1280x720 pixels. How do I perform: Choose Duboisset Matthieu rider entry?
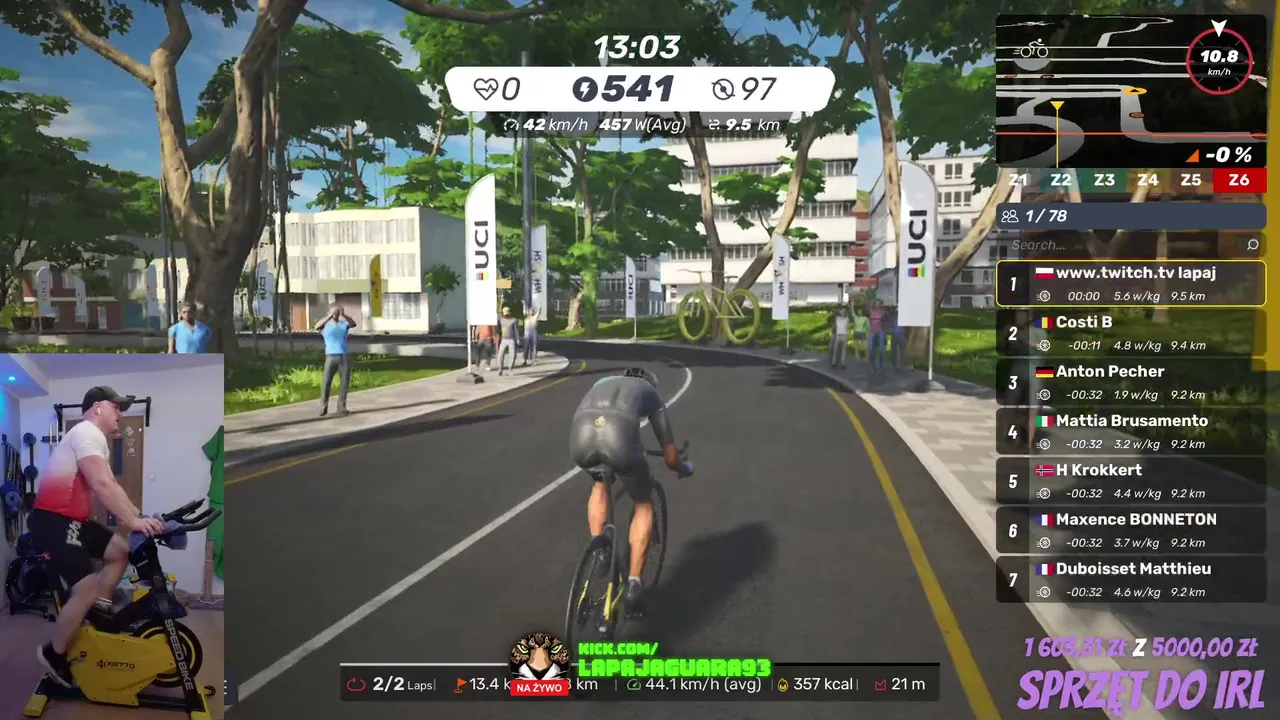(x=1131, y=579)
